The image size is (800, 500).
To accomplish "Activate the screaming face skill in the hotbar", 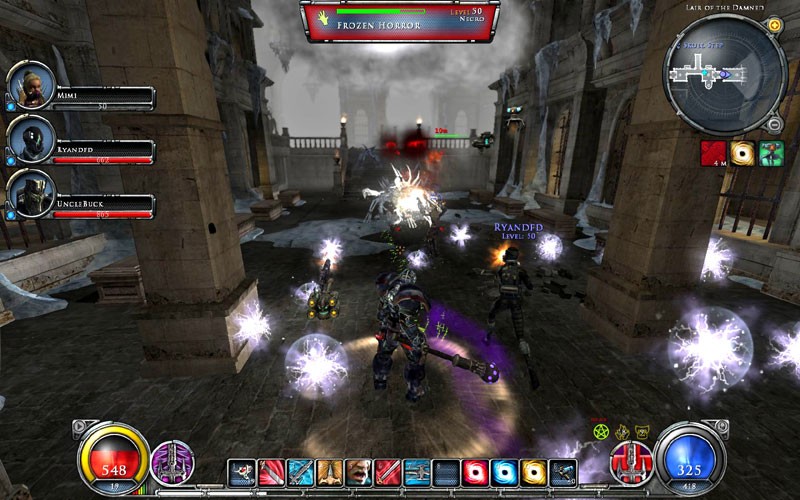I will [x=359, y=472].
